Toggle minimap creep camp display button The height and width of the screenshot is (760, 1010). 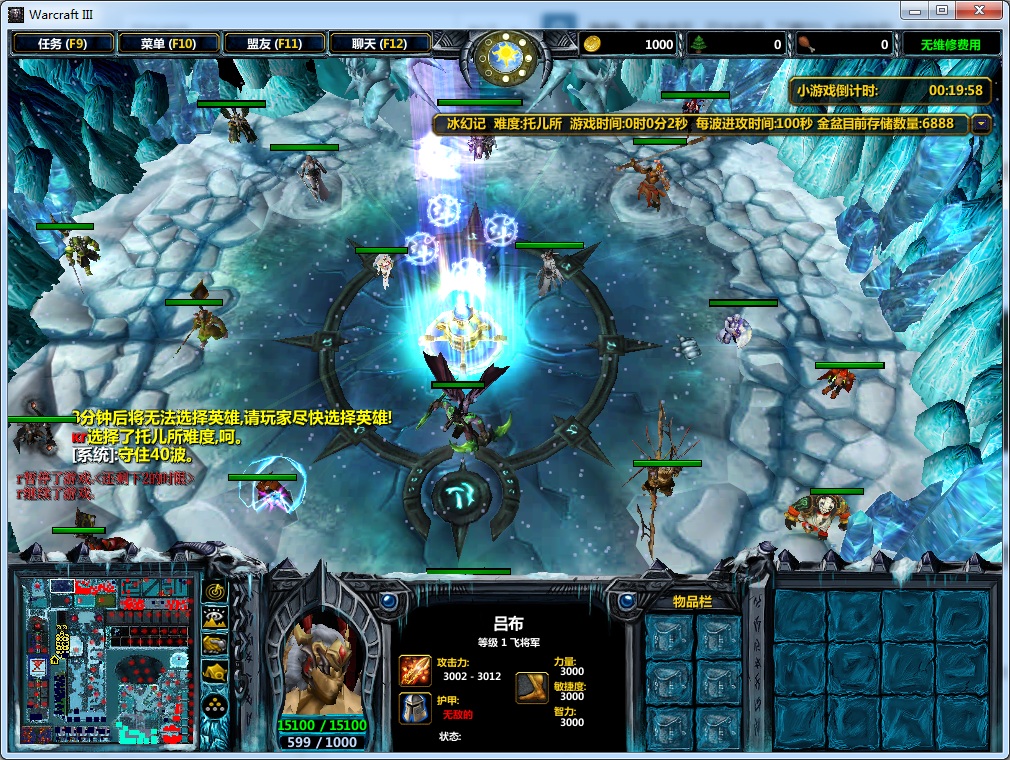[215, 673]
